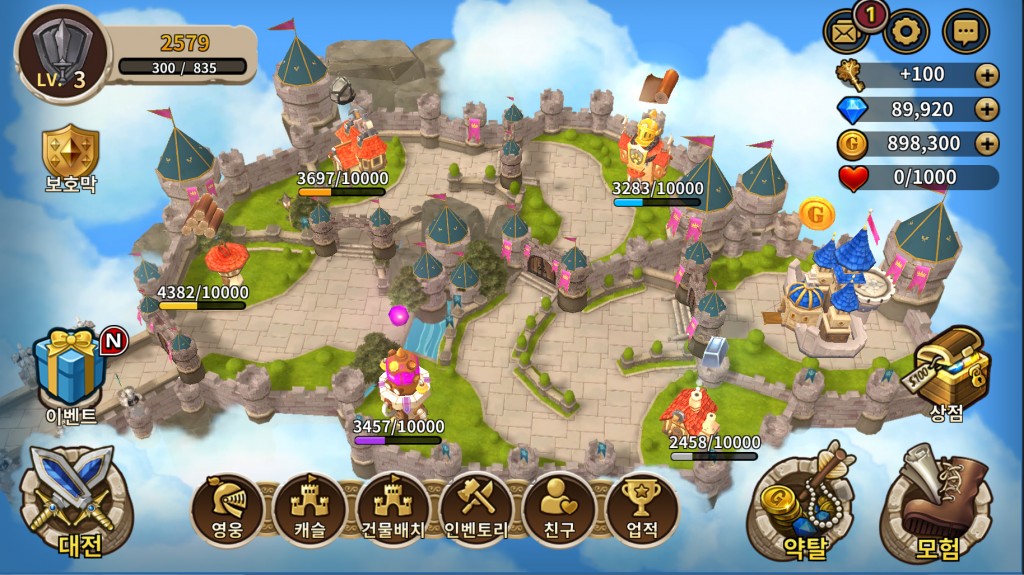Screen dimensions: 1024x575
Task: Open the player level 3 emblem
Action: click(x=60, y=55)
